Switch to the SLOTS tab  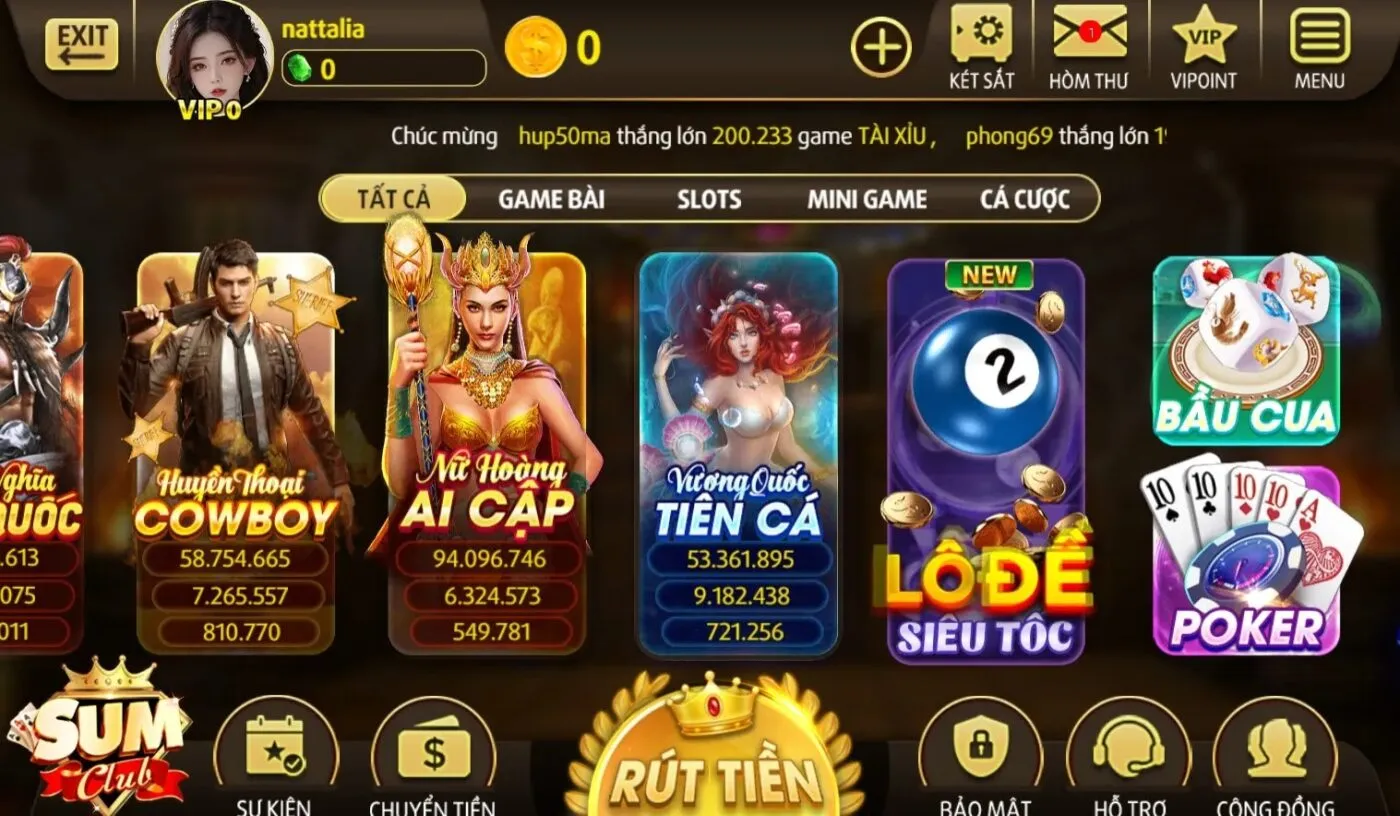tap(708, 199)
